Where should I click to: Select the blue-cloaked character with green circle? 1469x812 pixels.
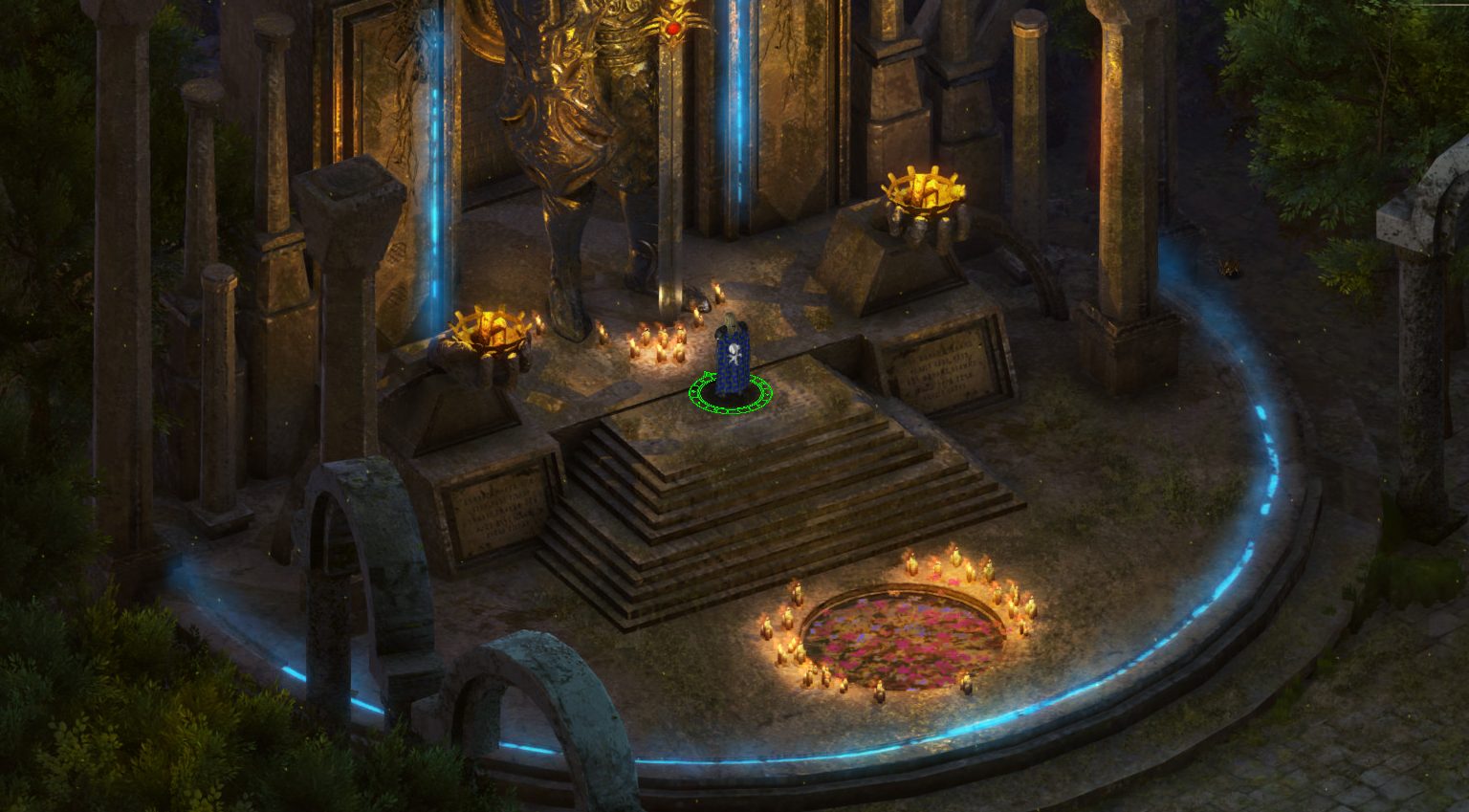click(x=732, y=356)
